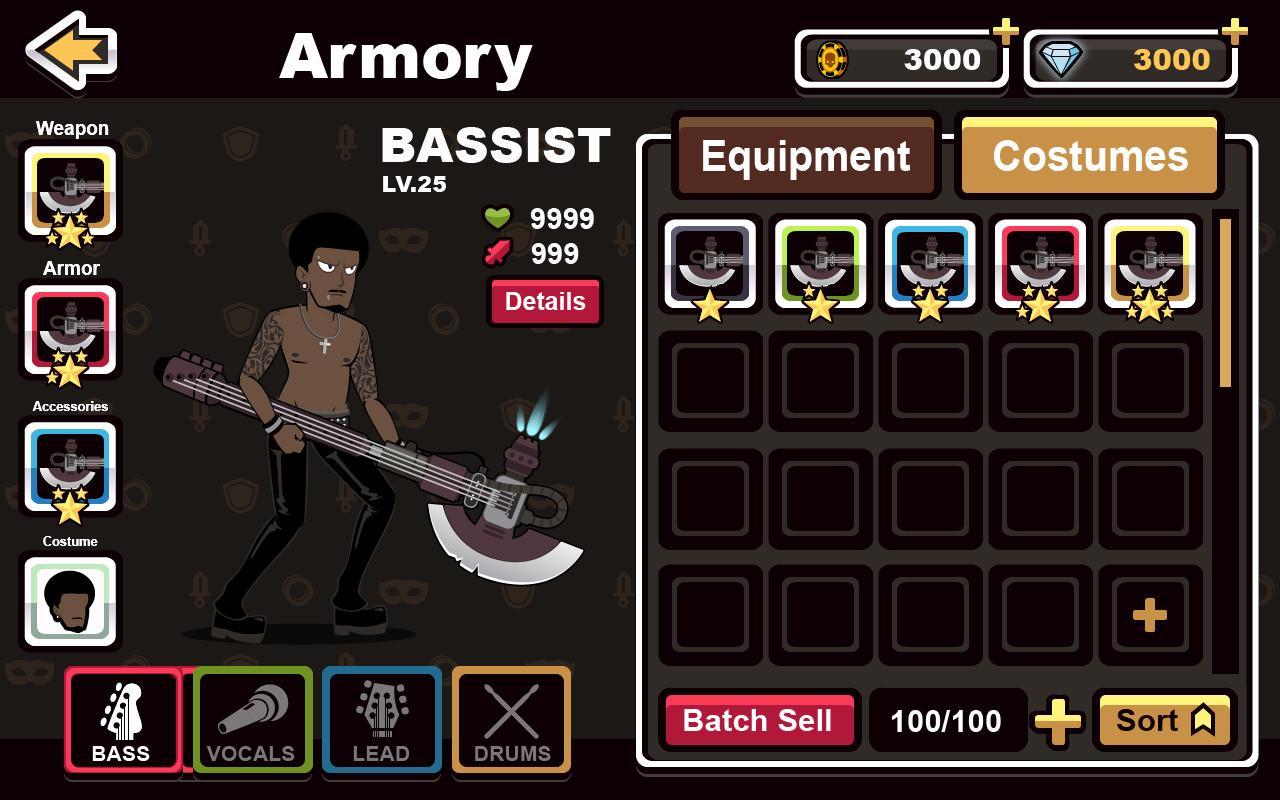Switch to the Equipment tab
This screenshot has width=1280, height=800.
pyautogui.click(x=806, y=155)
